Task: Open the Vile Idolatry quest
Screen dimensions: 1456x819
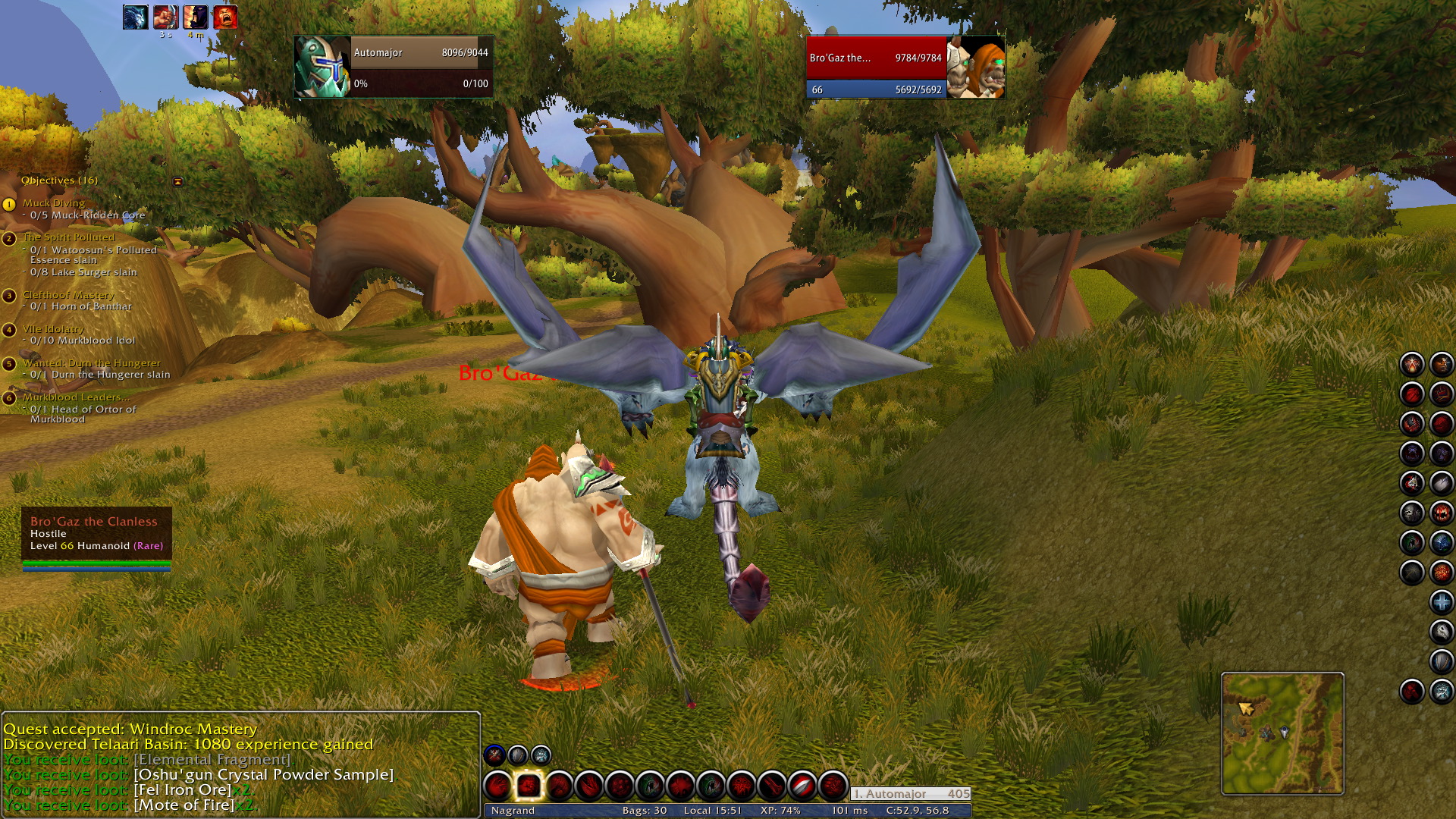Action: [x=53, y=329]
